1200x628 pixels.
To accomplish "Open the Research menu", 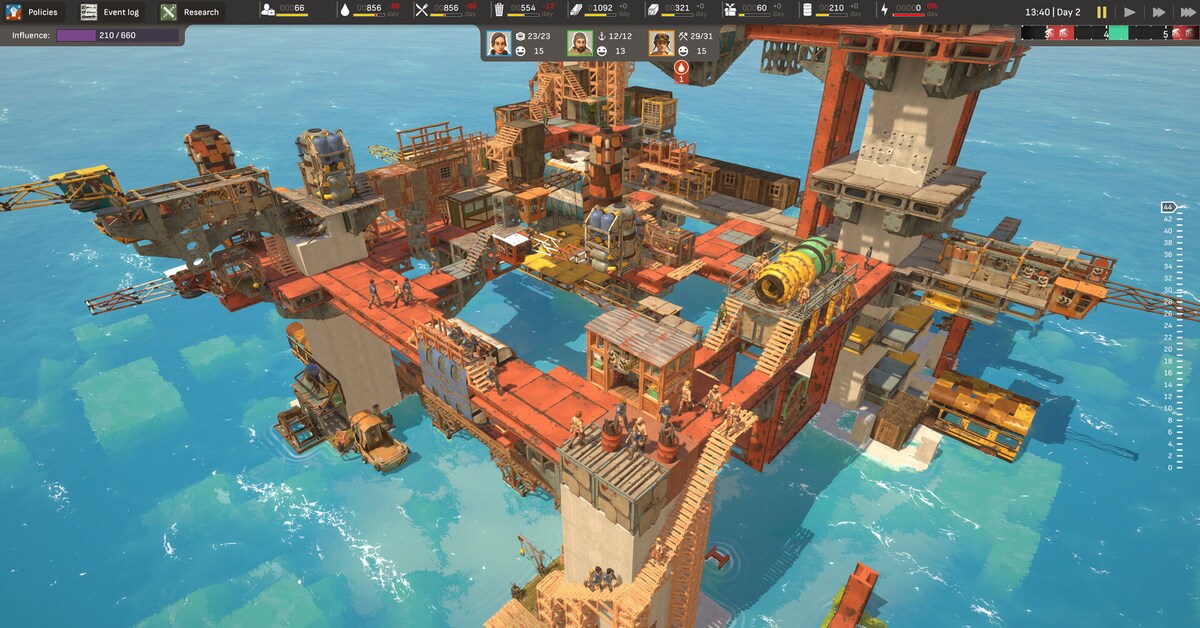I will click(x=191, y=12).
